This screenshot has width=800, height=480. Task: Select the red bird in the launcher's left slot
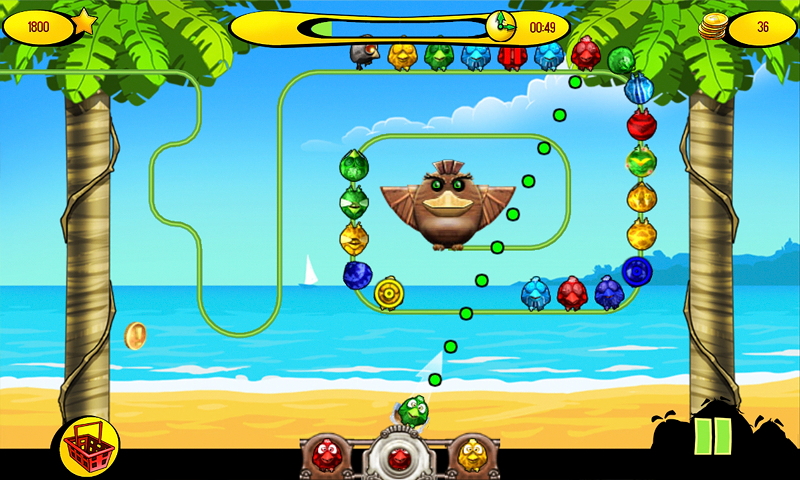[326, 455]
